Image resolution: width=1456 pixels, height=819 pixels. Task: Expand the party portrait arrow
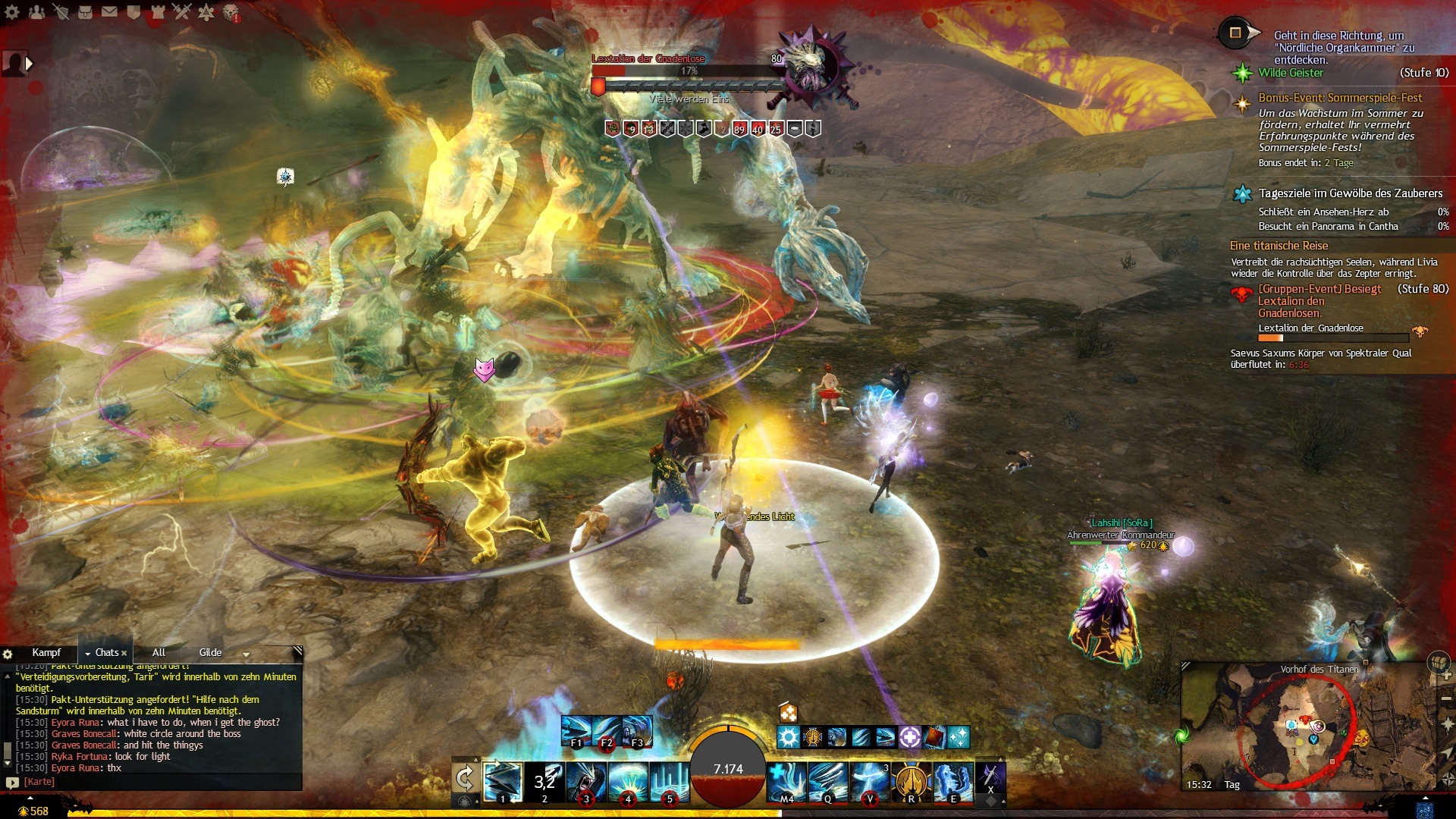(30, 64)
